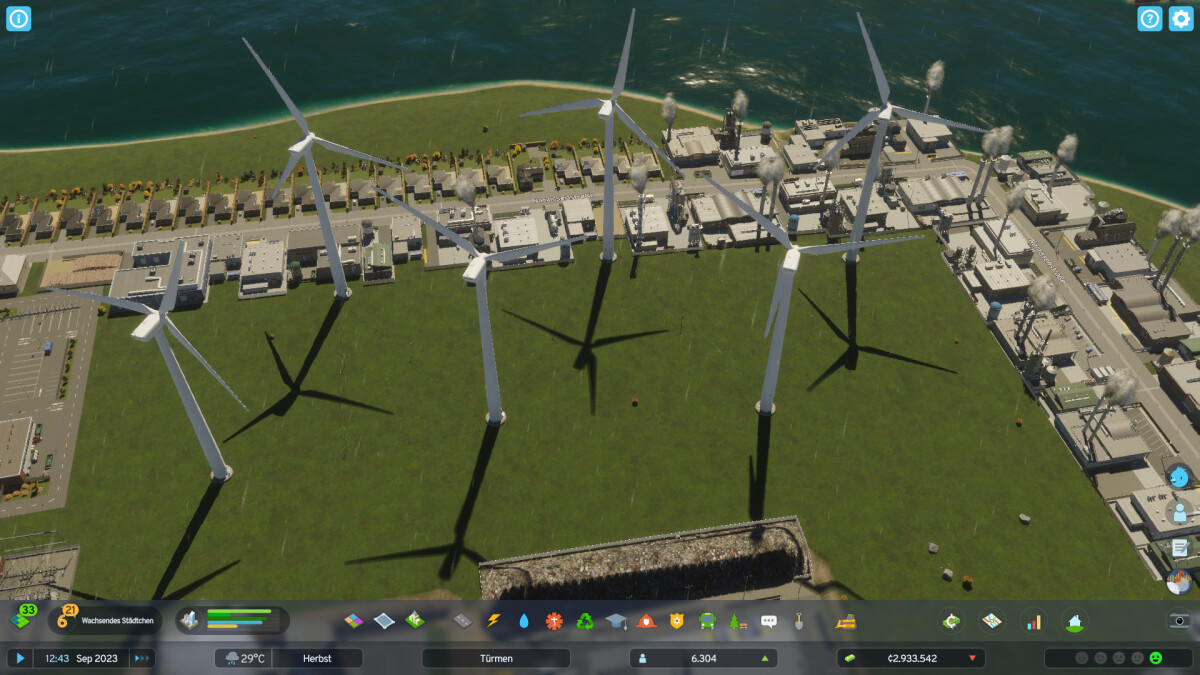Select the yellow bulldozer tool
This screenshot has height=675, width=1200.
pyautogui.click(x=846, y=621)
